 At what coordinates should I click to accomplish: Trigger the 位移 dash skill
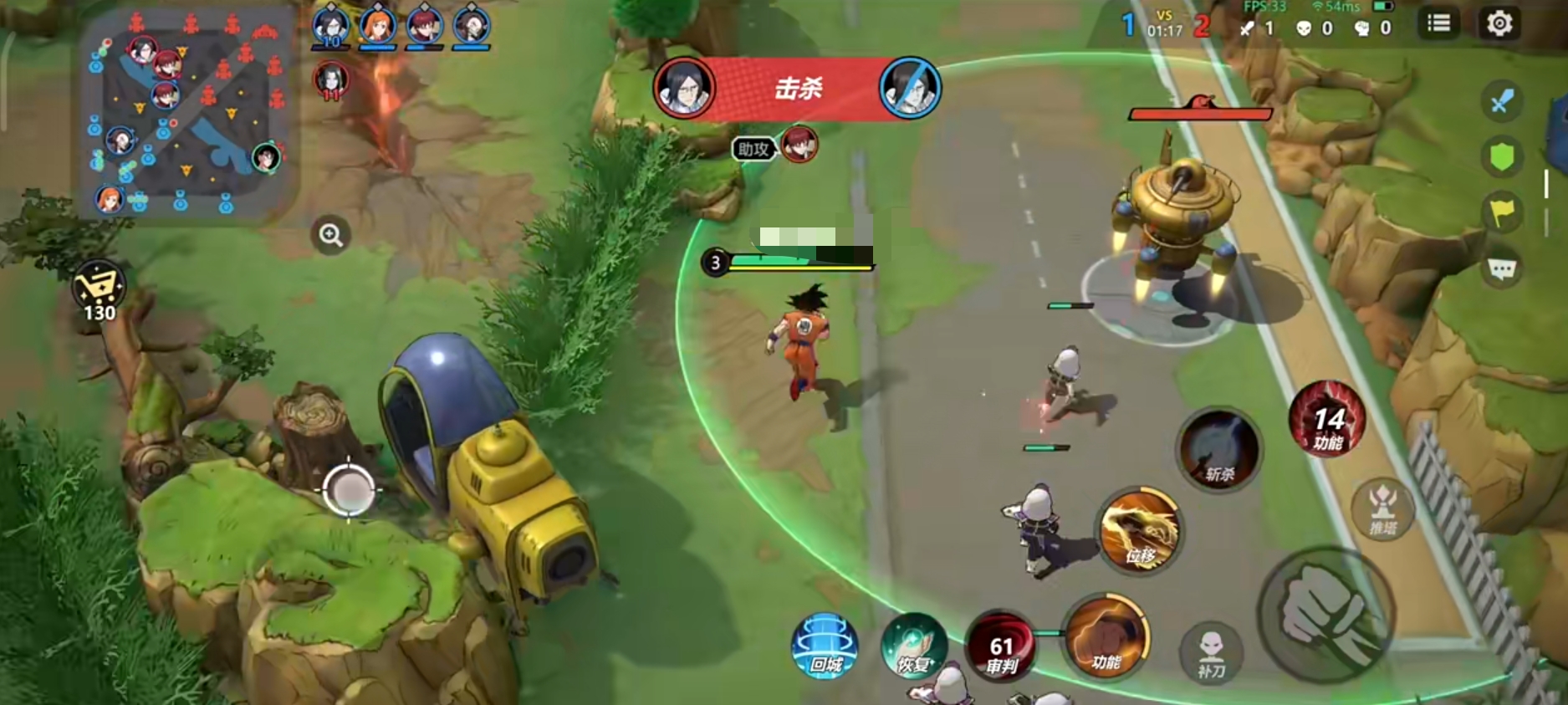tap(1139, 530)
